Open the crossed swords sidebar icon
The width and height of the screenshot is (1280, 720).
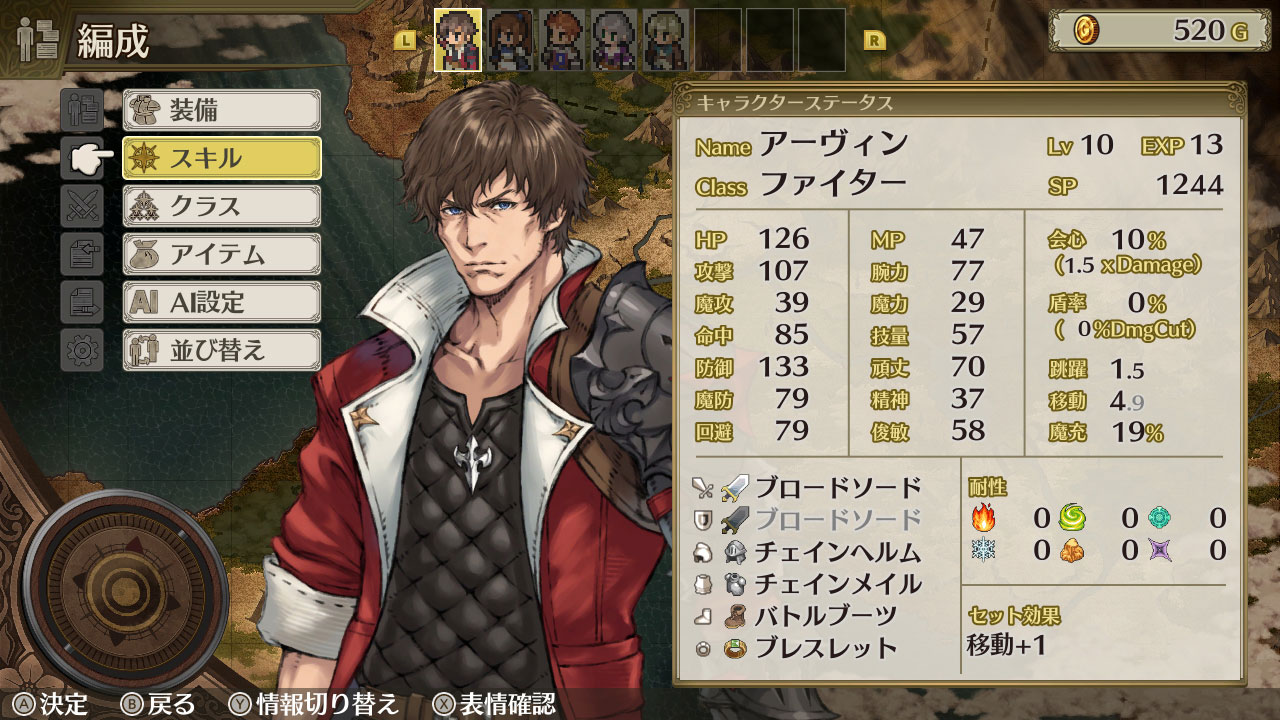click(82, 206)
